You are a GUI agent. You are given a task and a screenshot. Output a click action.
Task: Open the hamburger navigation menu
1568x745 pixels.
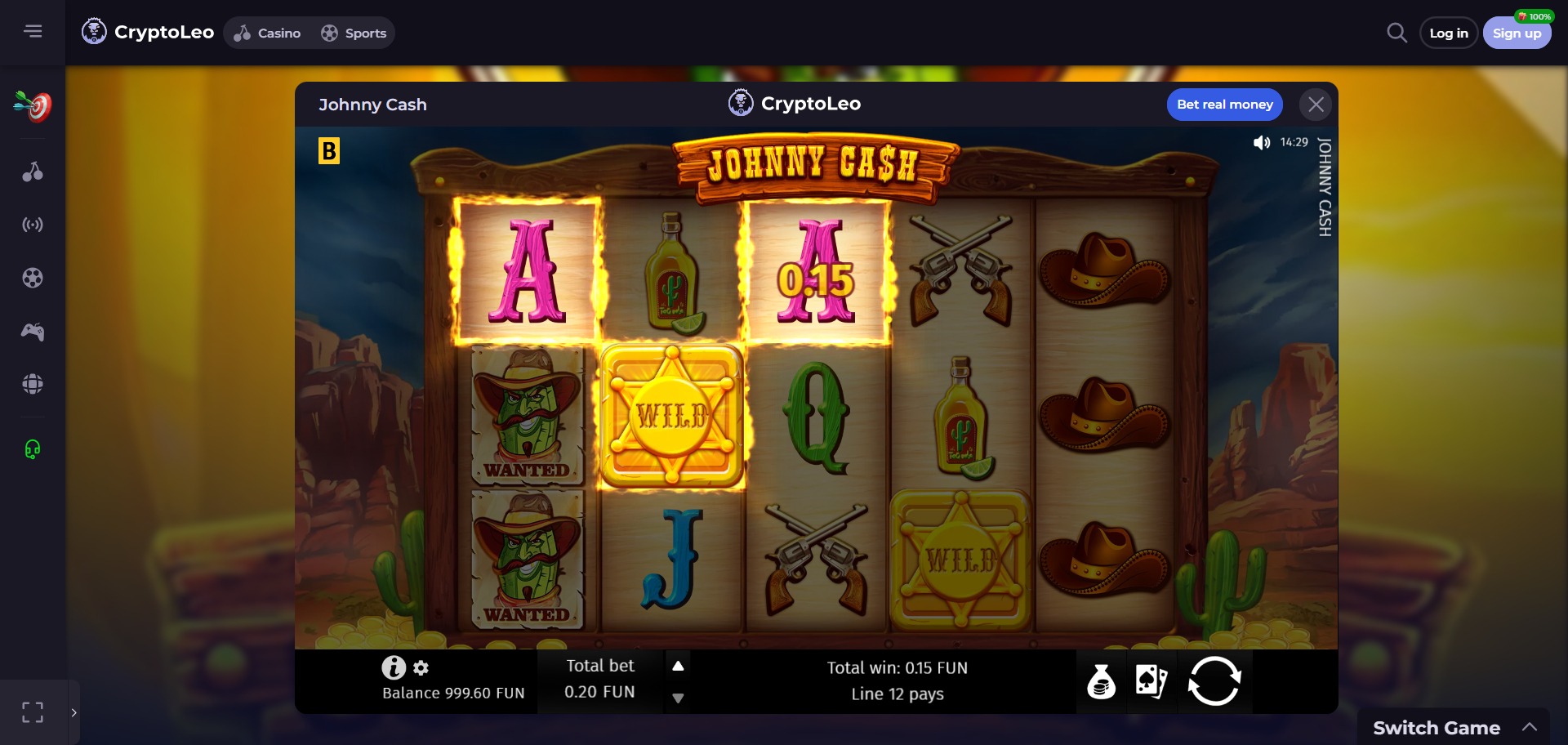tap(33, 30)
